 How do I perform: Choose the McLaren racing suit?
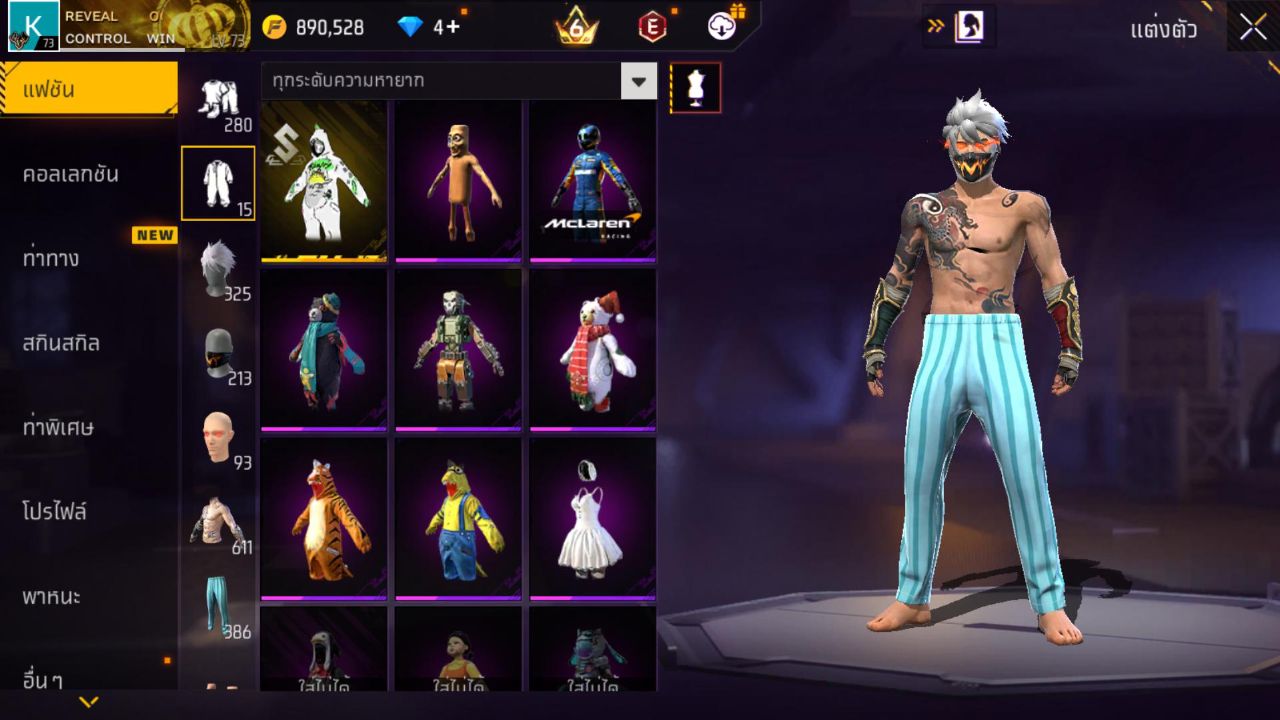coord(592,180)
